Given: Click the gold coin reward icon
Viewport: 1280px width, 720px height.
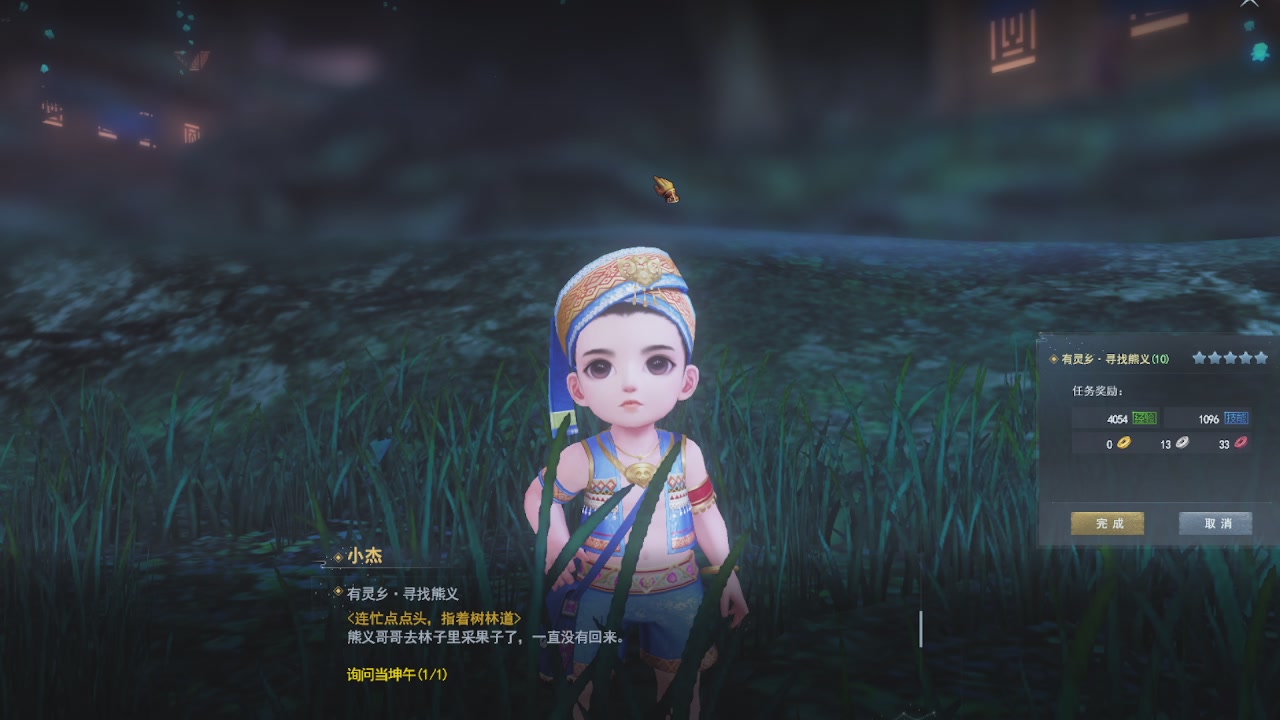Looking at the screenshot, I should tap(1124, 443).
